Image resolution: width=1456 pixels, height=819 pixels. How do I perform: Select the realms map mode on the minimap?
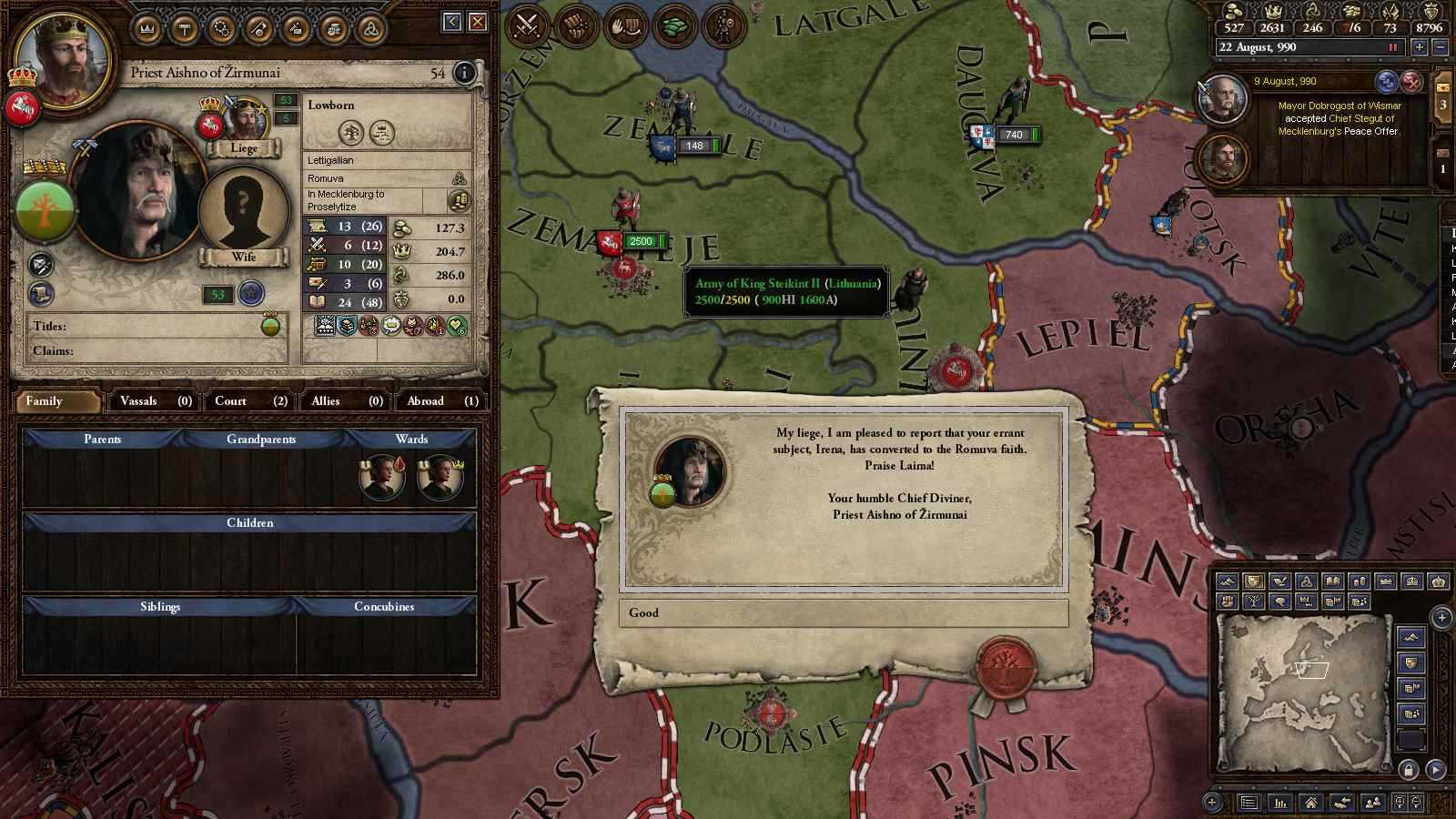tap(1253, 581)
